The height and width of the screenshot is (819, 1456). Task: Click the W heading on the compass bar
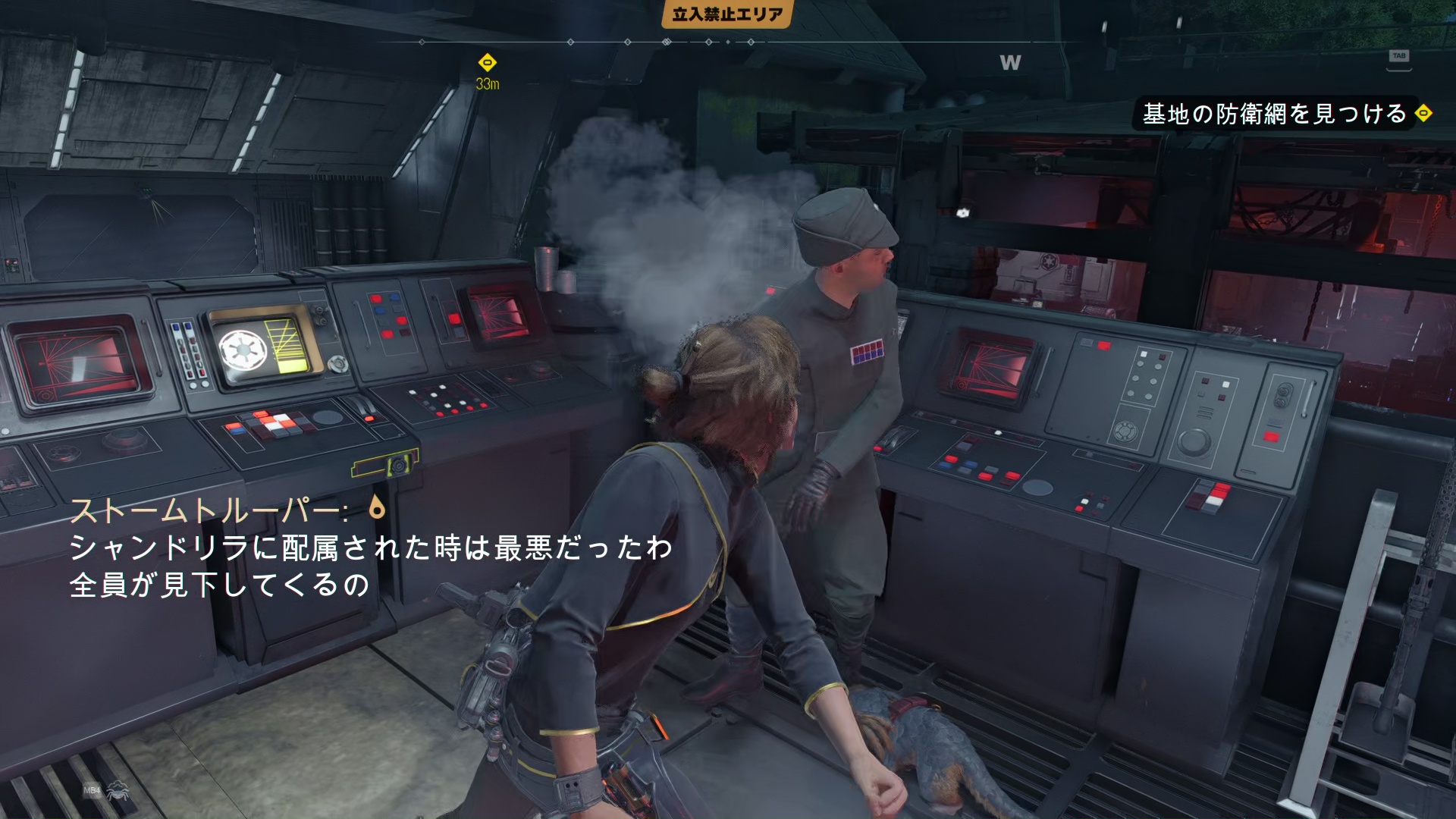point(1010,62)
